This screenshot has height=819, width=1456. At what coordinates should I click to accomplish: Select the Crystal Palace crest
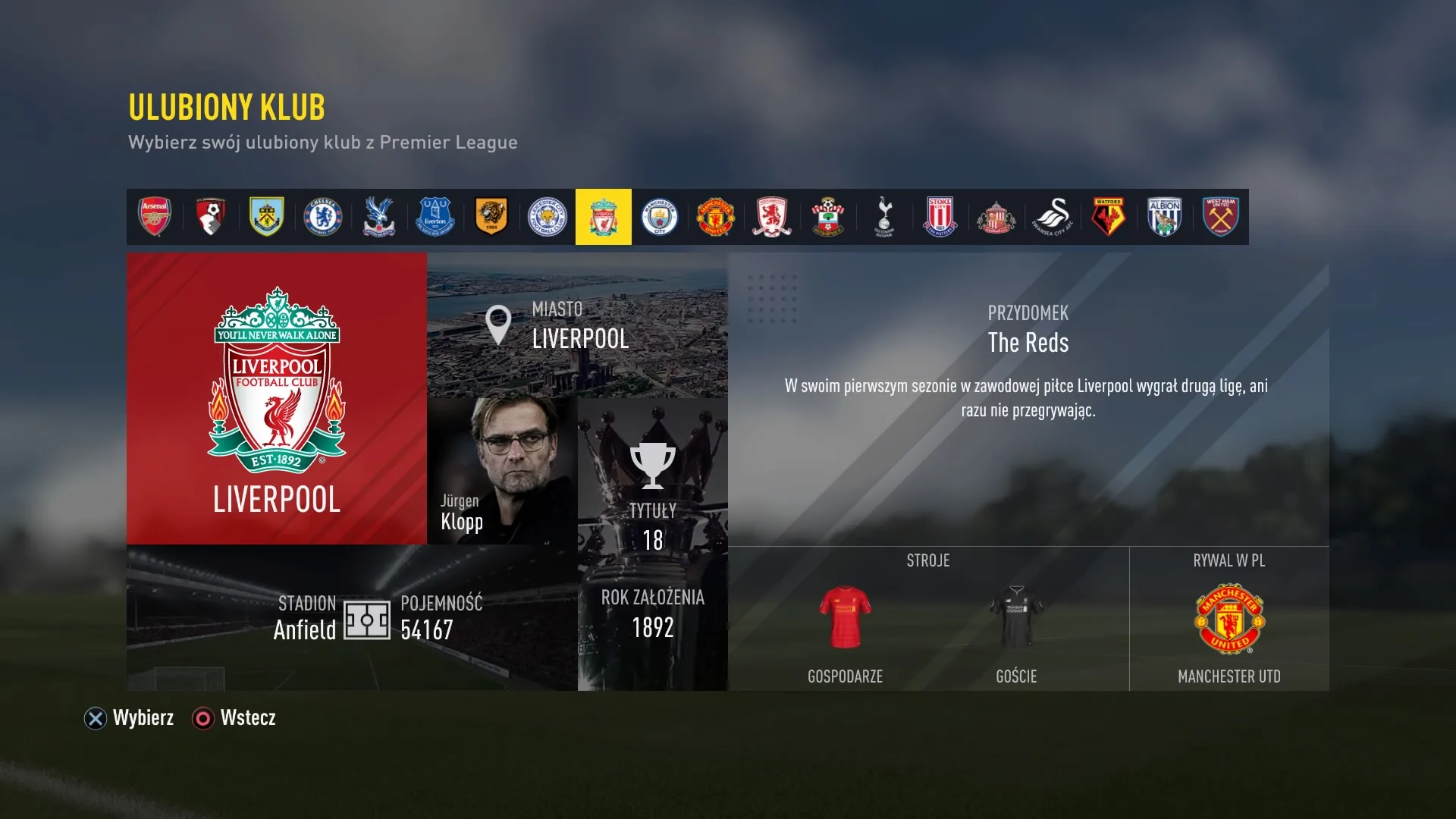click(379, 217)
